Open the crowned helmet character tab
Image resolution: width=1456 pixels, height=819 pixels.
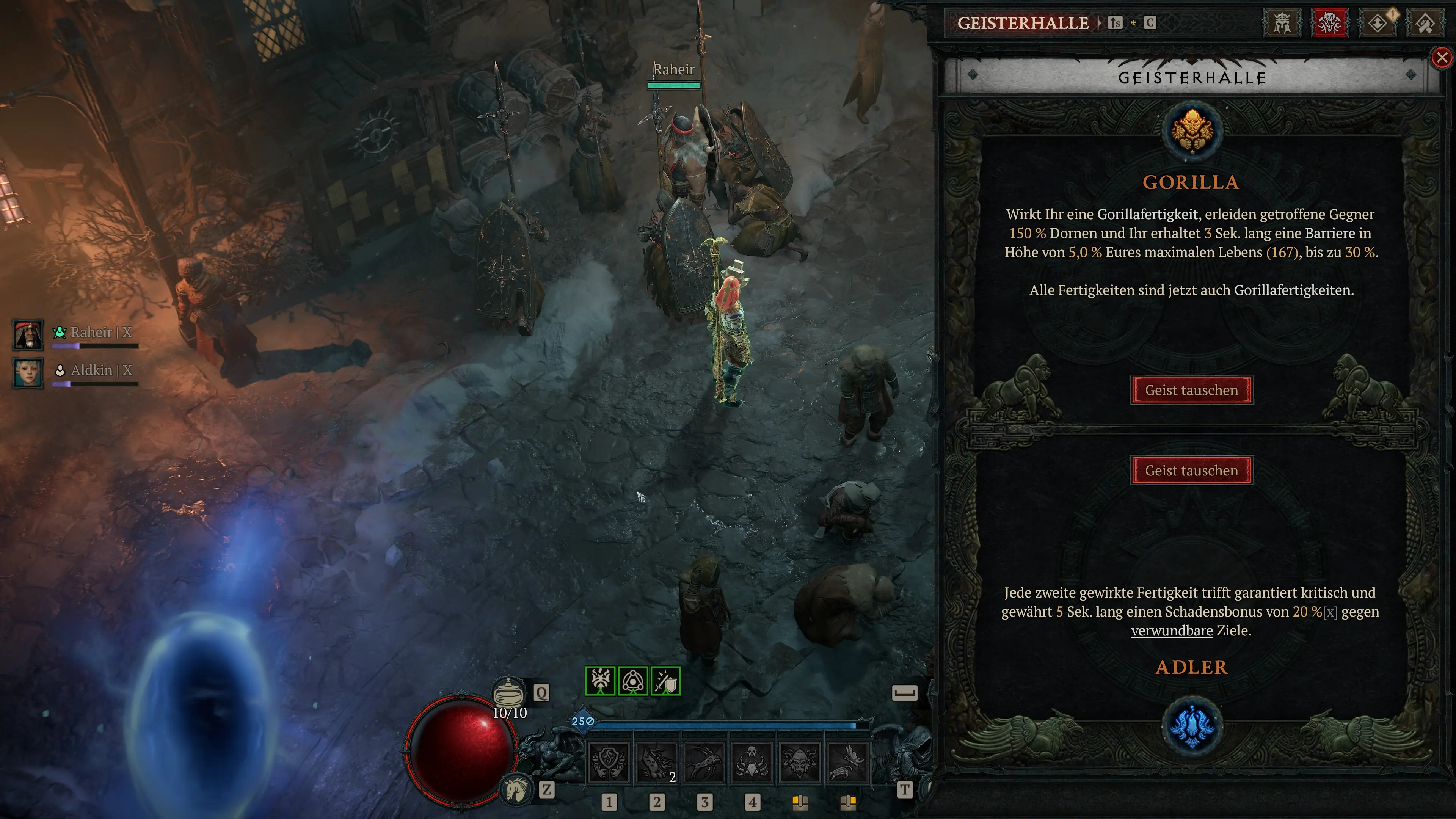click(1281, 24)
